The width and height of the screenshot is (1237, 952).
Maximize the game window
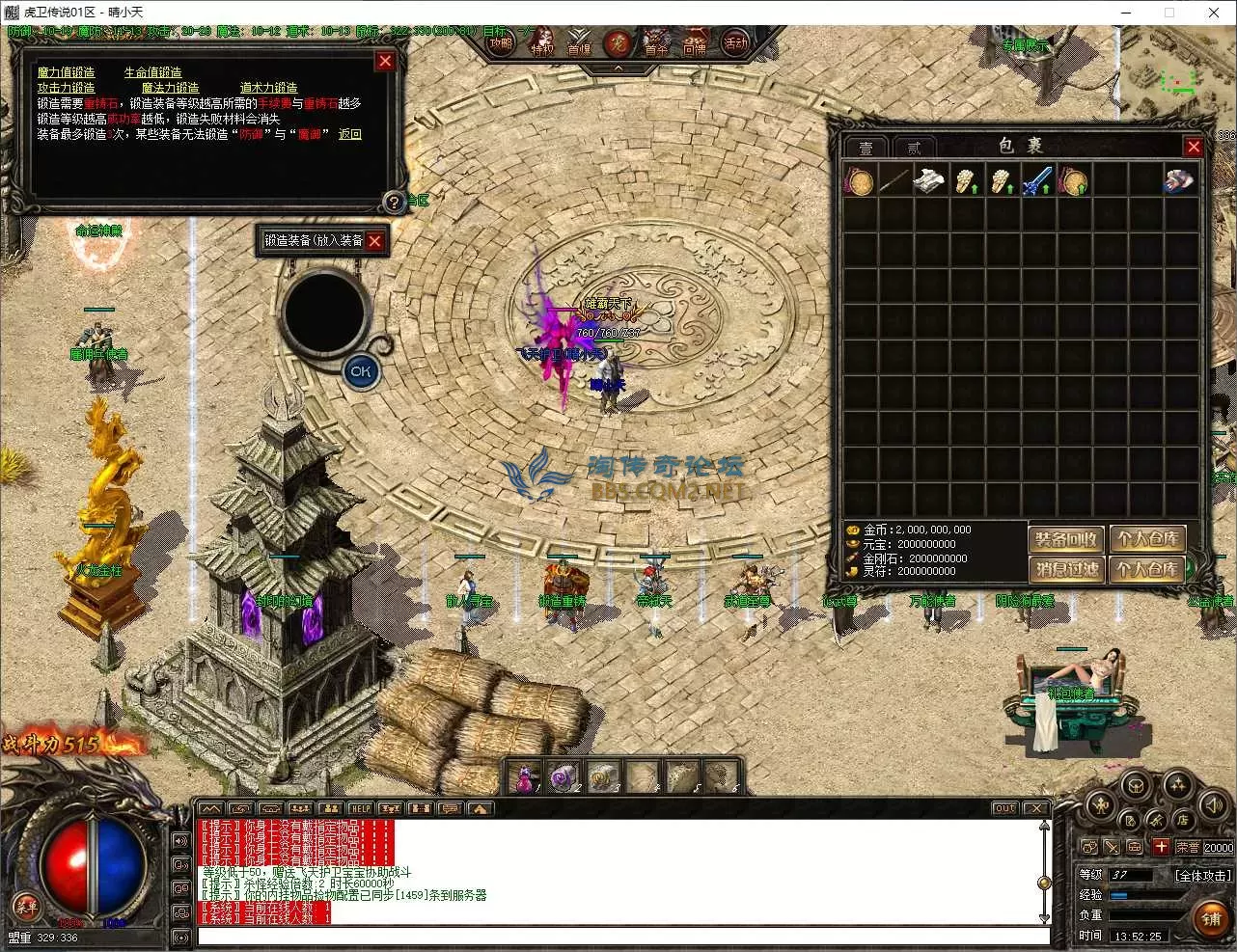[1169, 13]
